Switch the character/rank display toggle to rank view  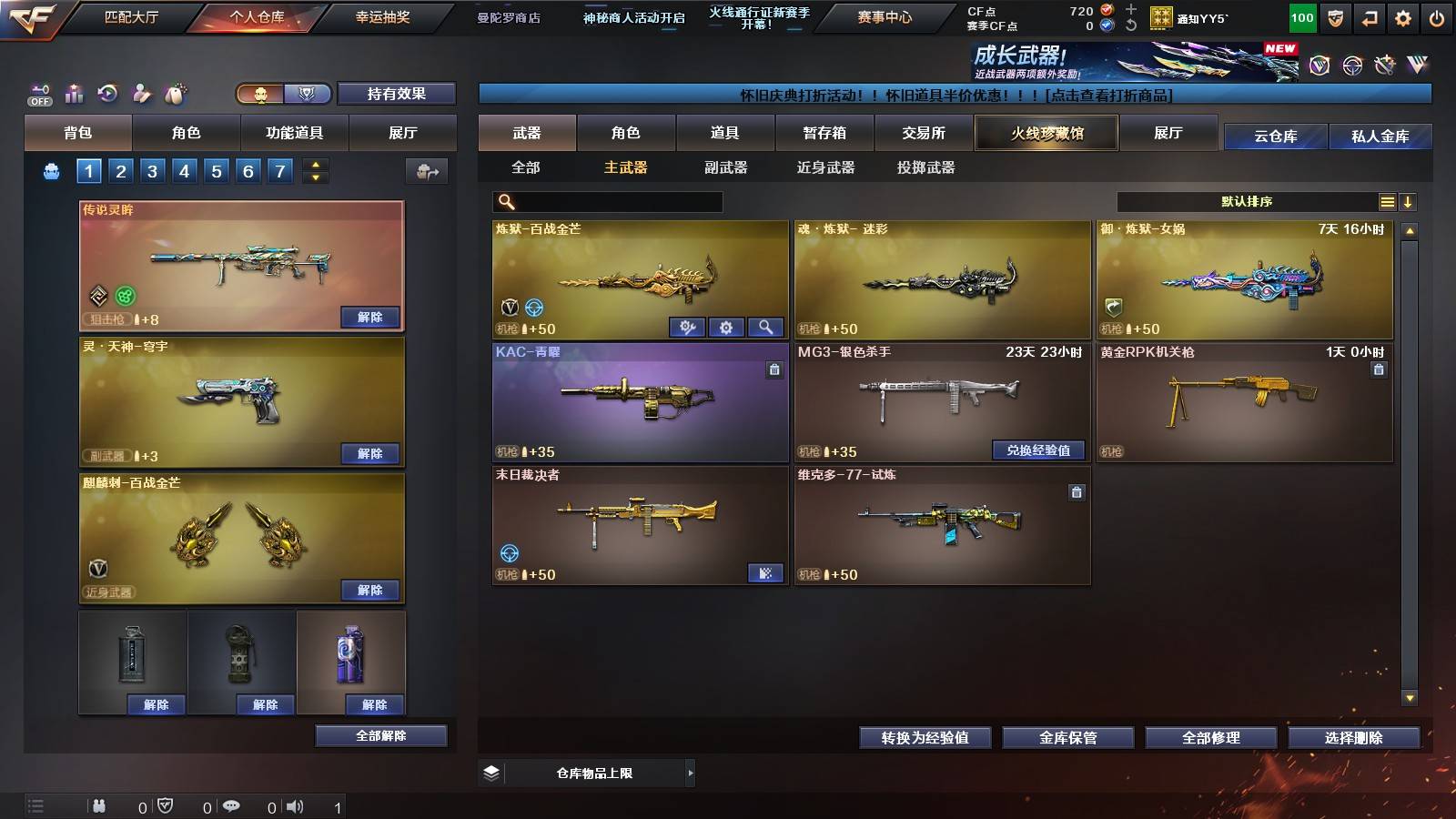tap(308, 94)
